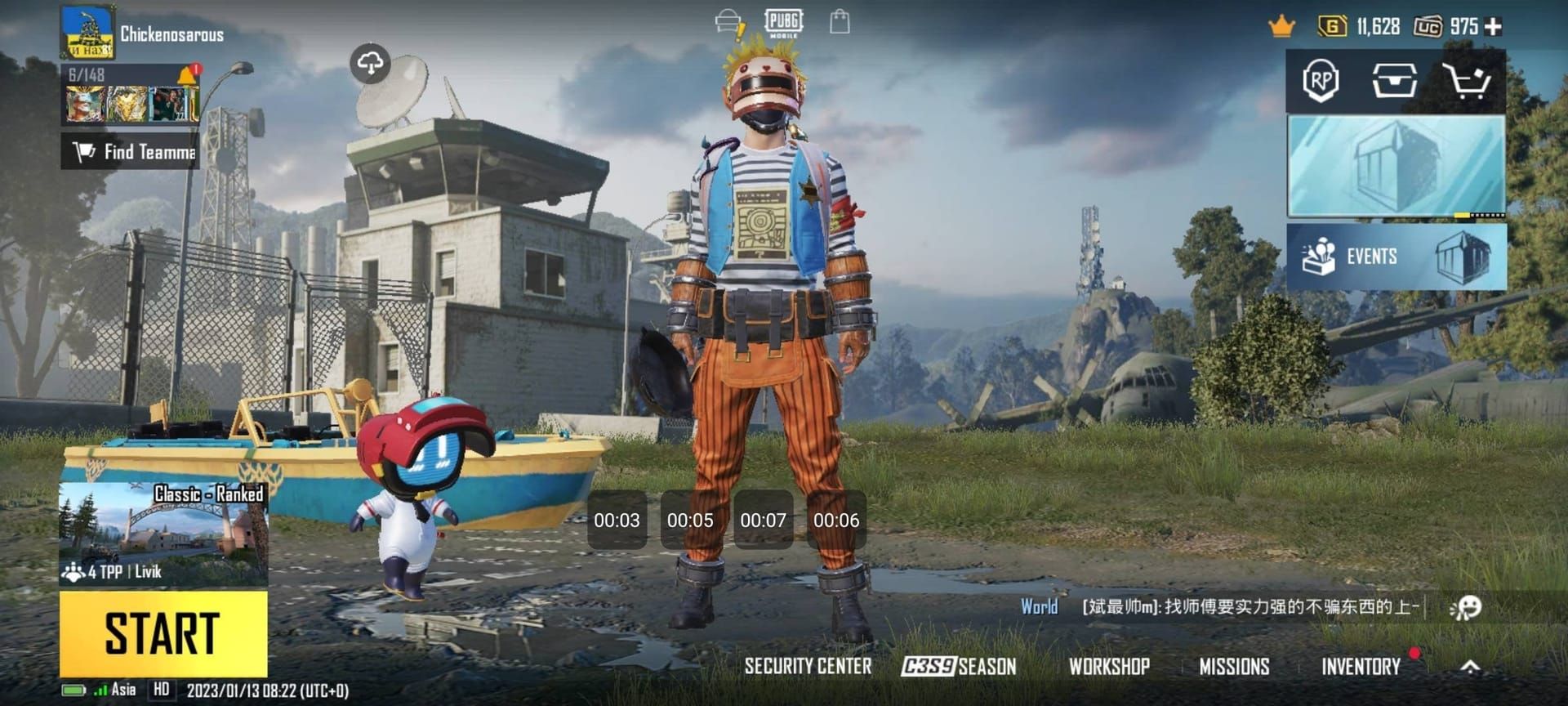This screenshot has height=706, width=1568.
Task: Go to the WORKSHOP
Action: click(1109, 667)
